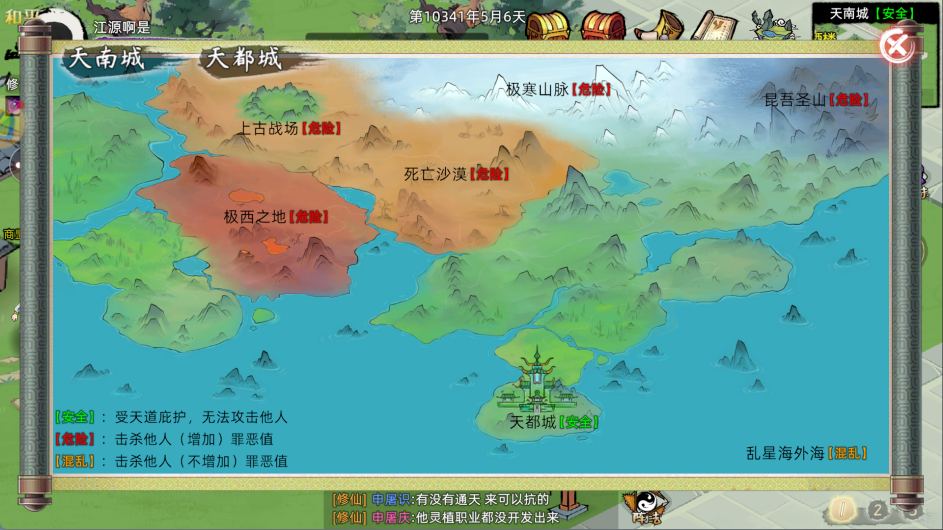
Task: Switch to the 天都城 map tab
Action: [x=244, y=59]
